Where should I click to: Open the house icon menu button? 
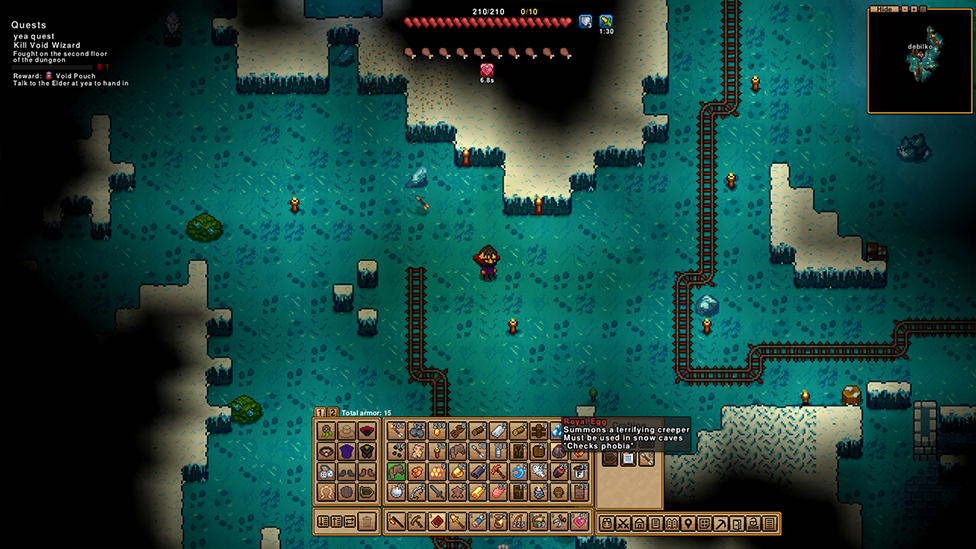coord(639,523)
